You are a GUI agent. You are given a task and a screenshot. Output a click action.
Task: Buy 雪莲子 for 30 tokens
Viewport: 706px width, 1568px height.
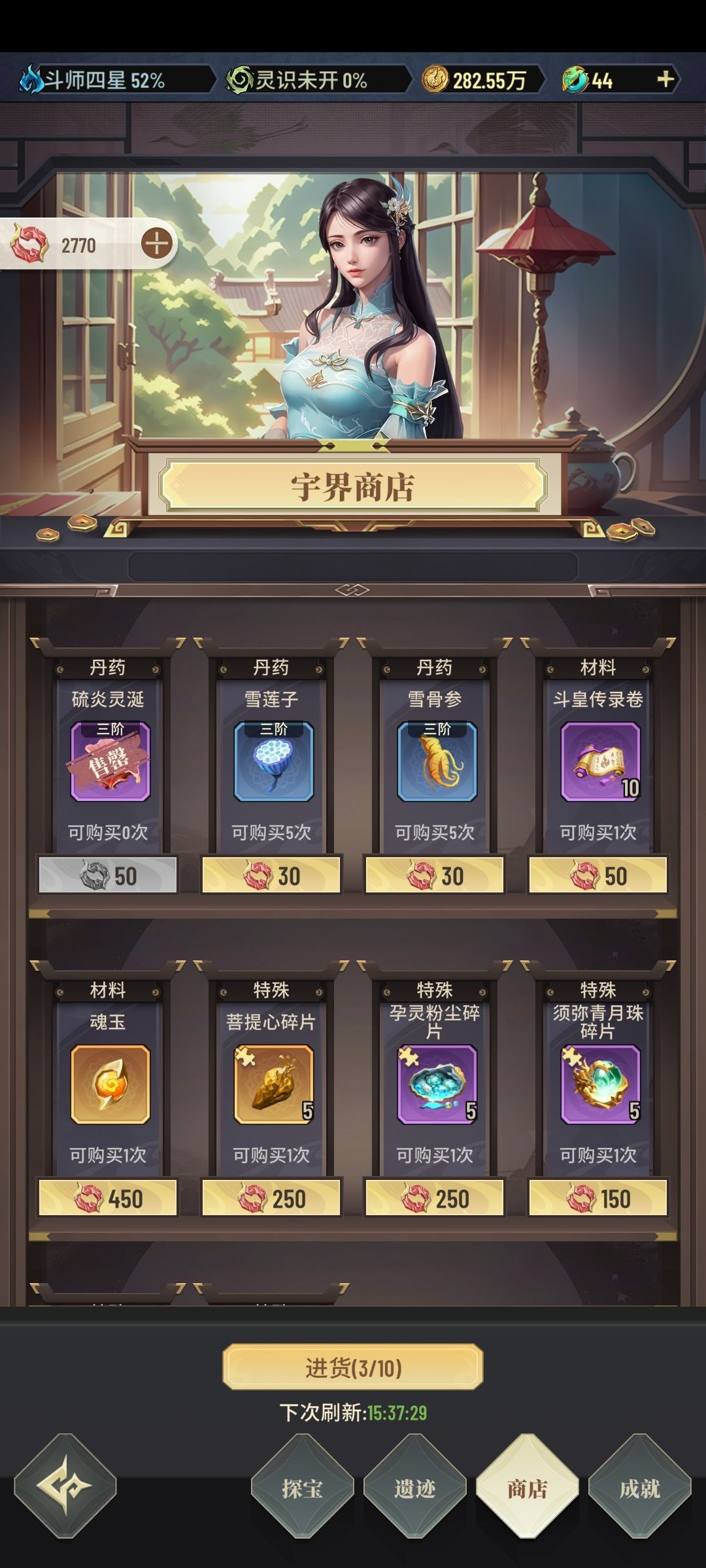[271, 875]
